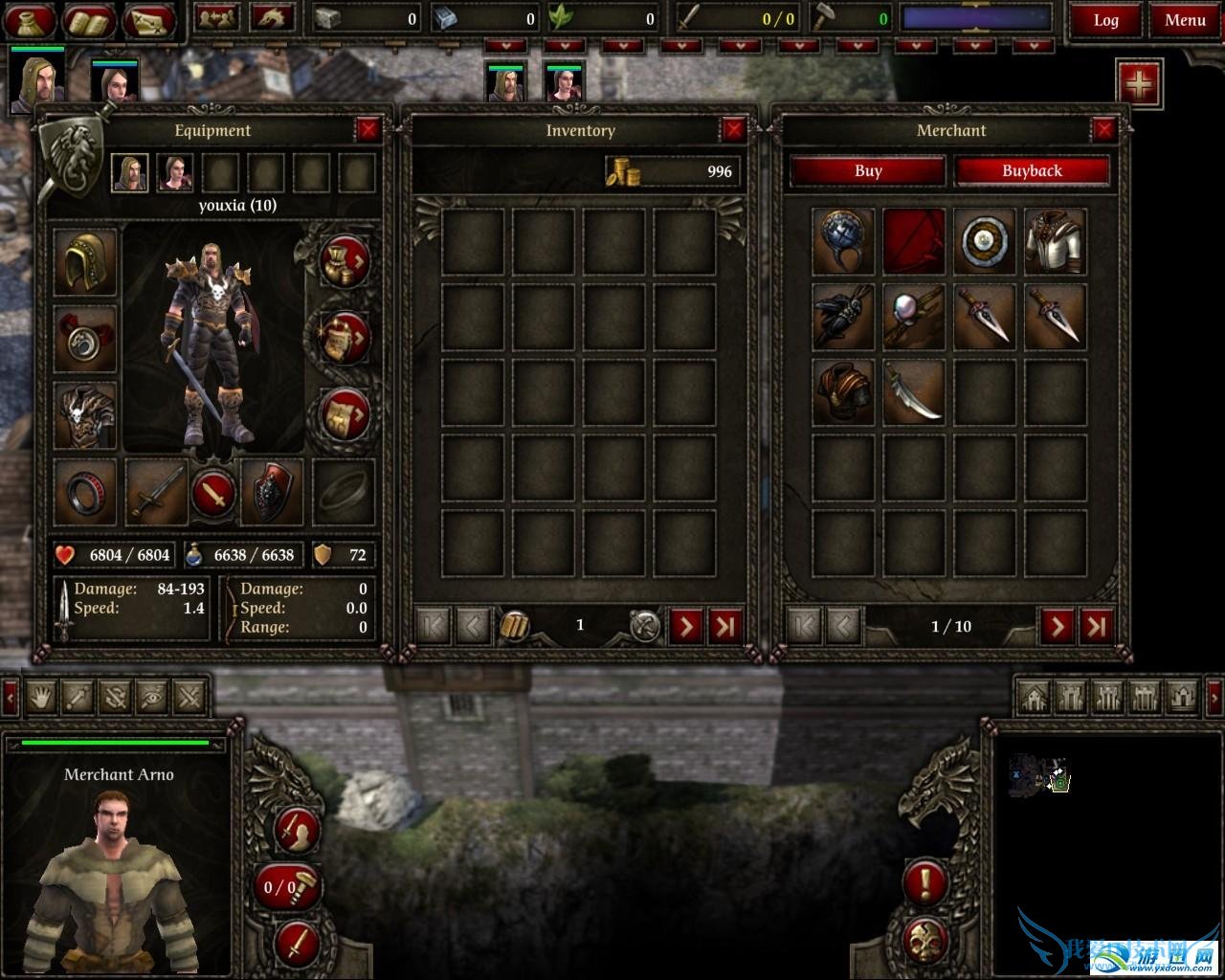Click the red exclamation mark button
This screenshot has width=1225, height=980.
click(x=925, y=882)
